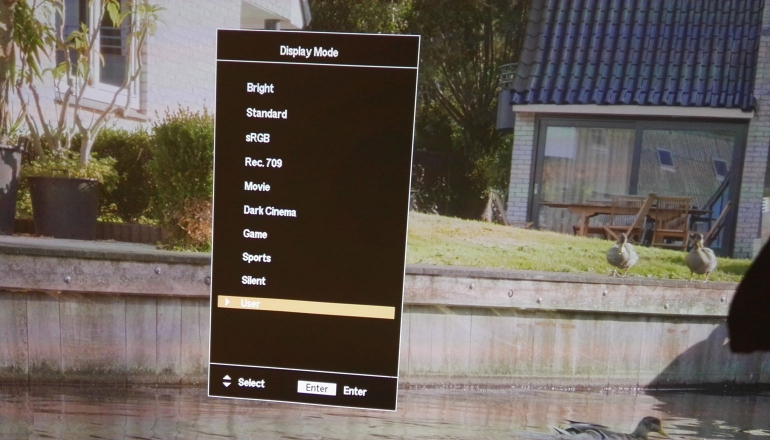This screenshot has width=770, height=440.
Task: Choose the Standard display mode
Action: [x=266, y=114]
